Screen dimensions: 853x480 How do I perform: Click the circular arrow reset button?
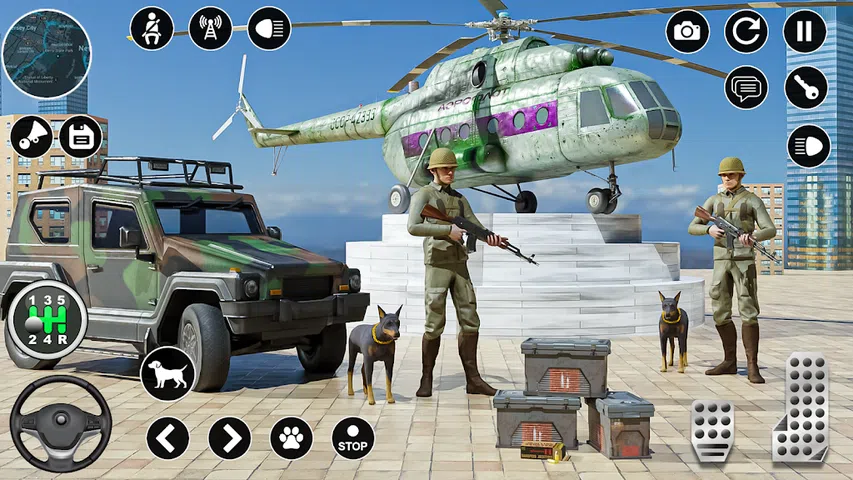[746, 31]
